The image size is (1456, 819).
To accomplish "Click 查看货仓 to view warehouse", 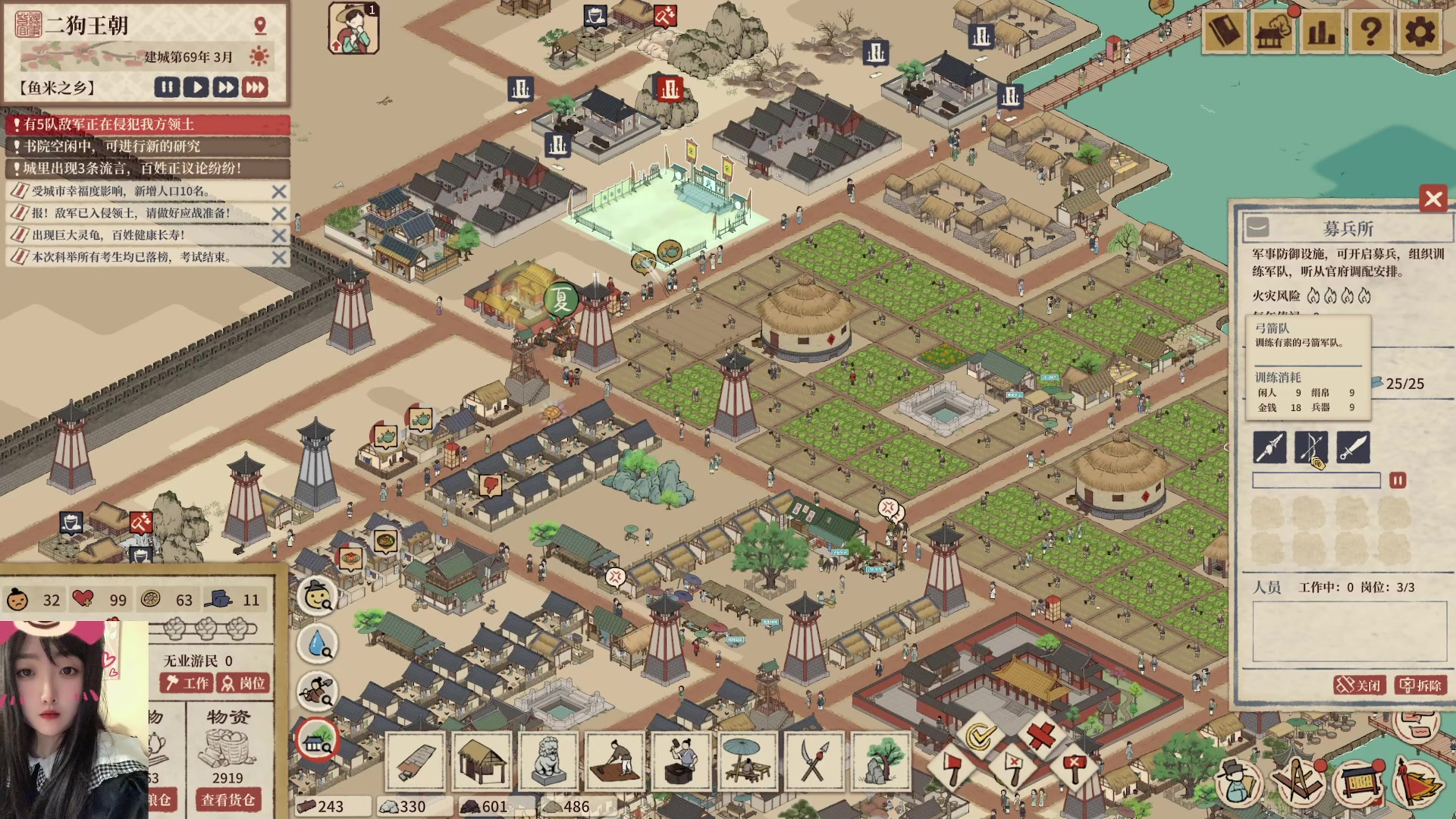I will click(x=227, y=800).
